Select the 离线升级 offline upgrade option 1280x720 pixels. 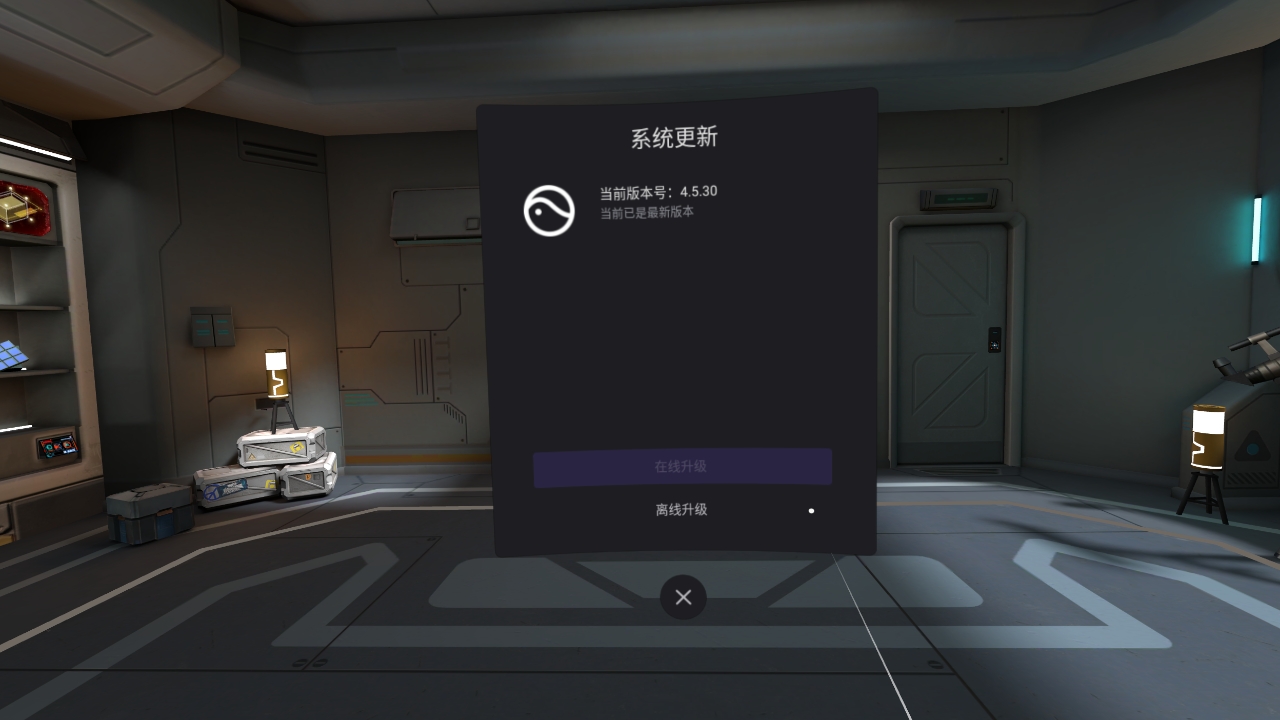pyautogui.click(x=683, y=510)
